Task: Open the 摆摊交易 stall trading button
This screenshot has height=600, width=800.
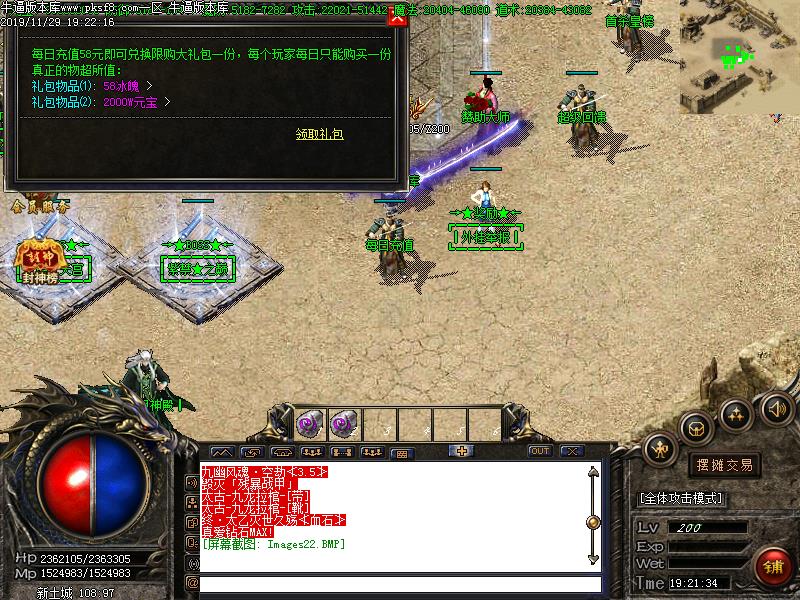Action: tap(724, 465)
